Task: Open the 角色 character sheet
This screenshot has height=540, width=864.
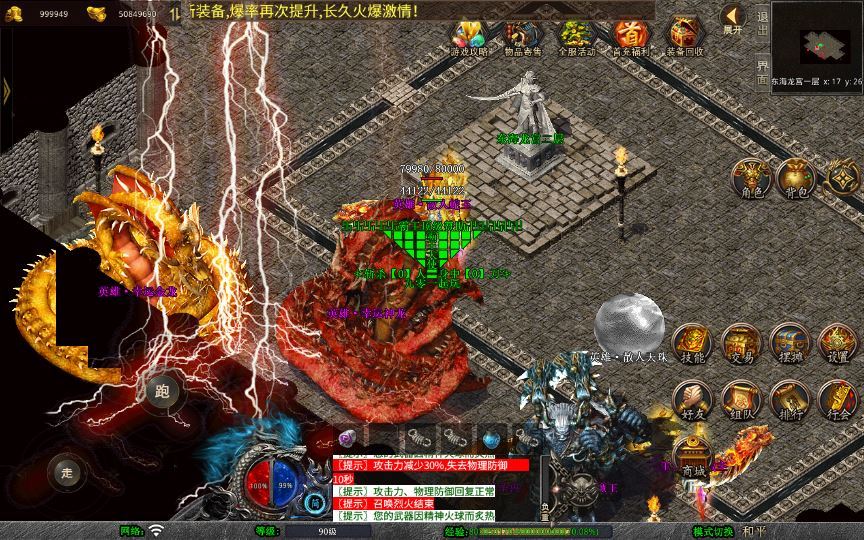Action: [x=750, y=178]
